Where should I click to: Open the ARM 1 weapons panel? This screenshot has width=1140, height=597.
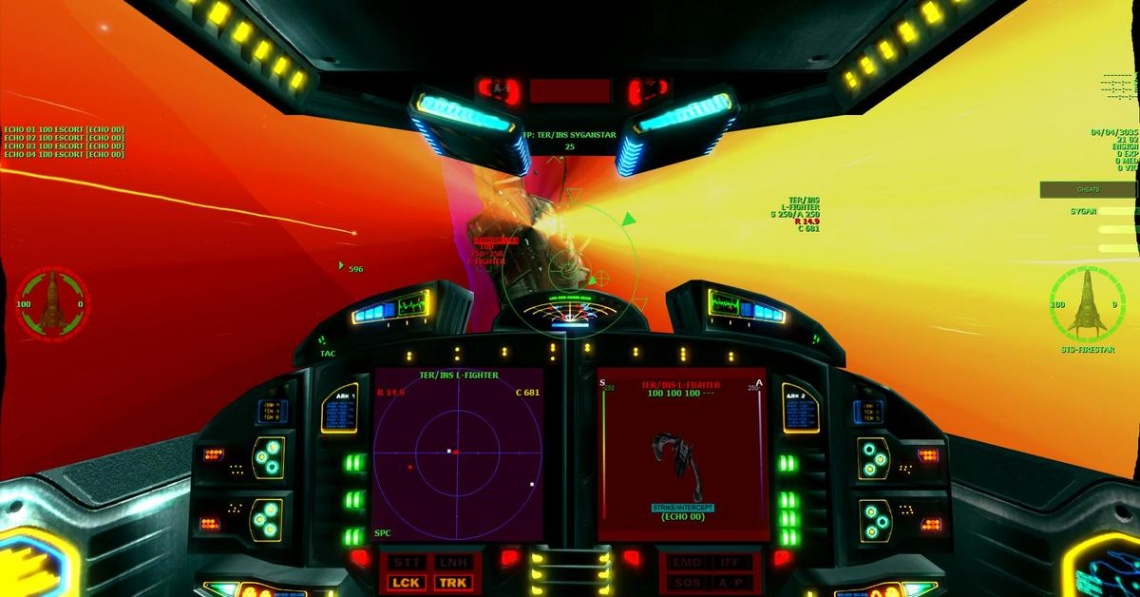pos(339,409)
